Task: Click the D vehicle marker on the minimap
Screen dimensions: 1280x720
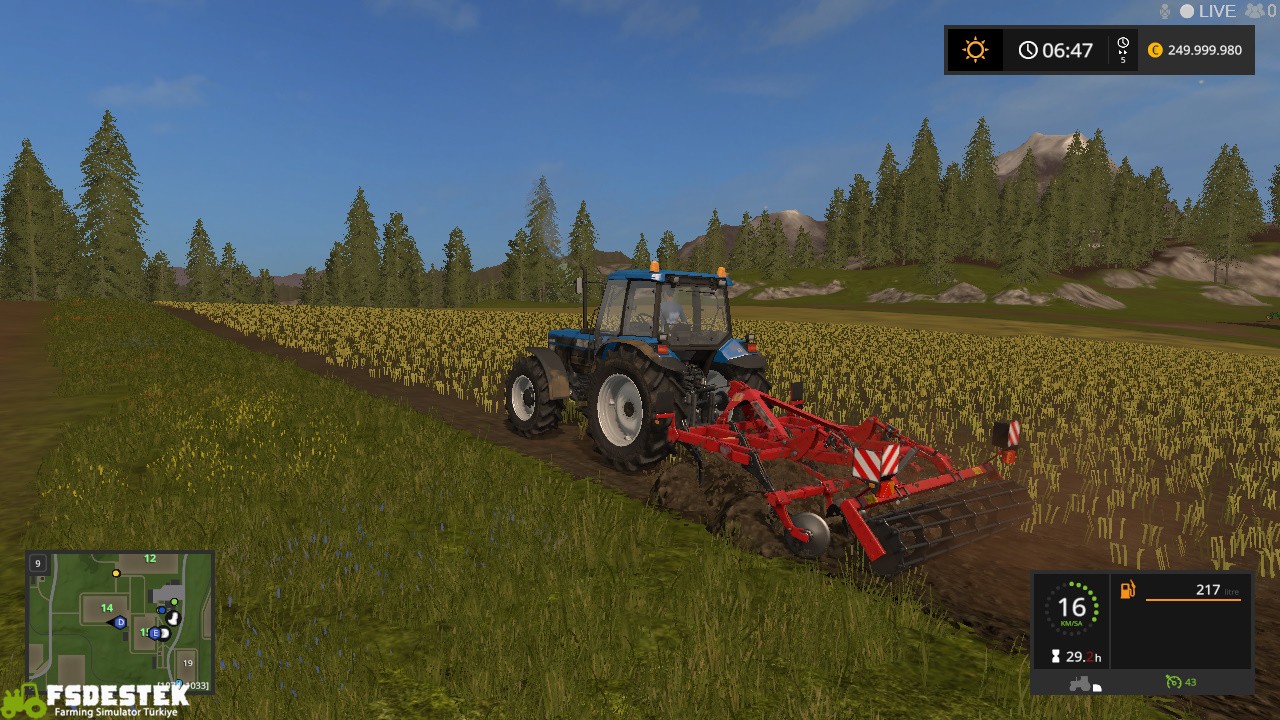Action: (120, 622)
